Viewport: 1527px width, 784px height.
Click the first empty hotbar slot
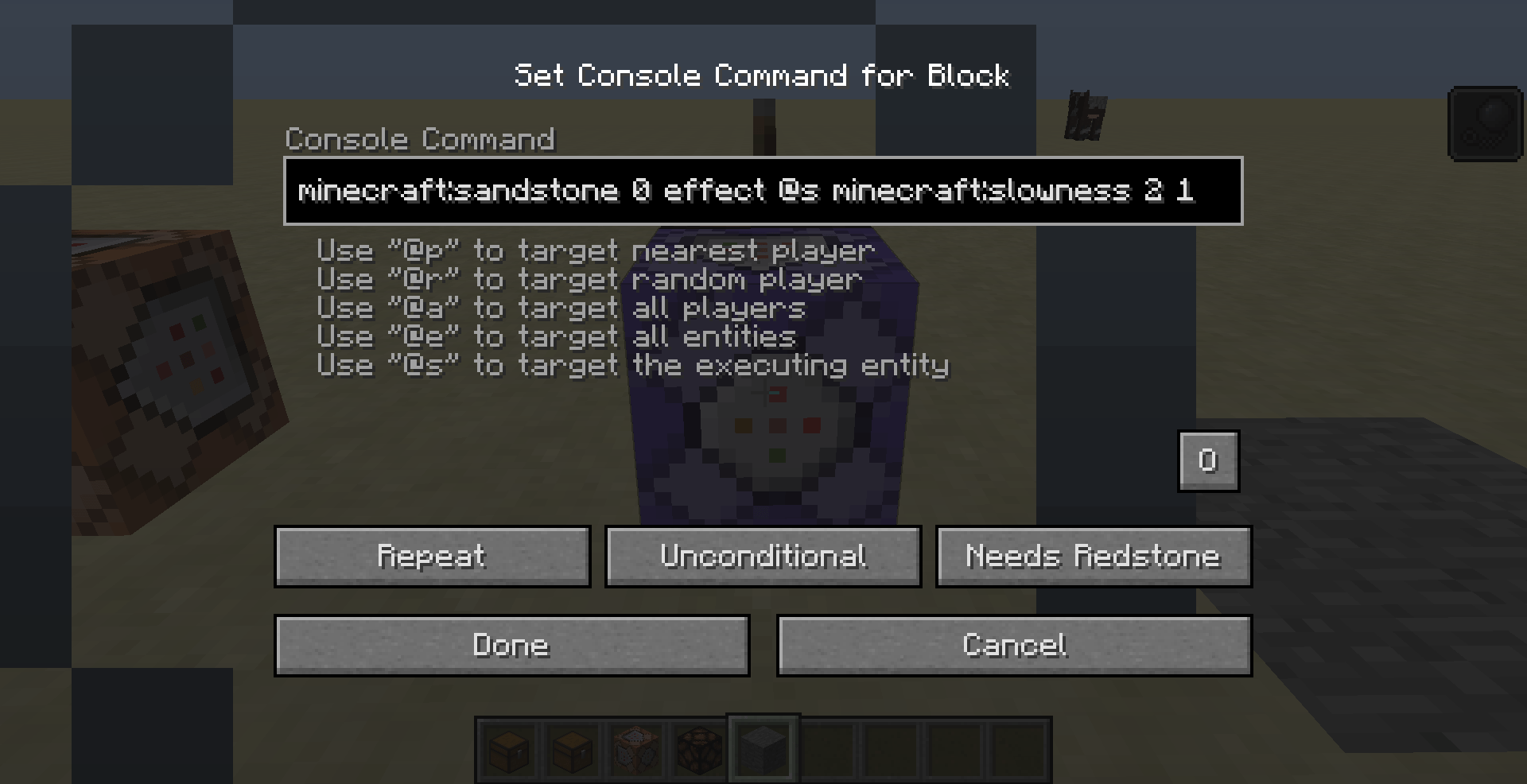[x=826, y=748]
